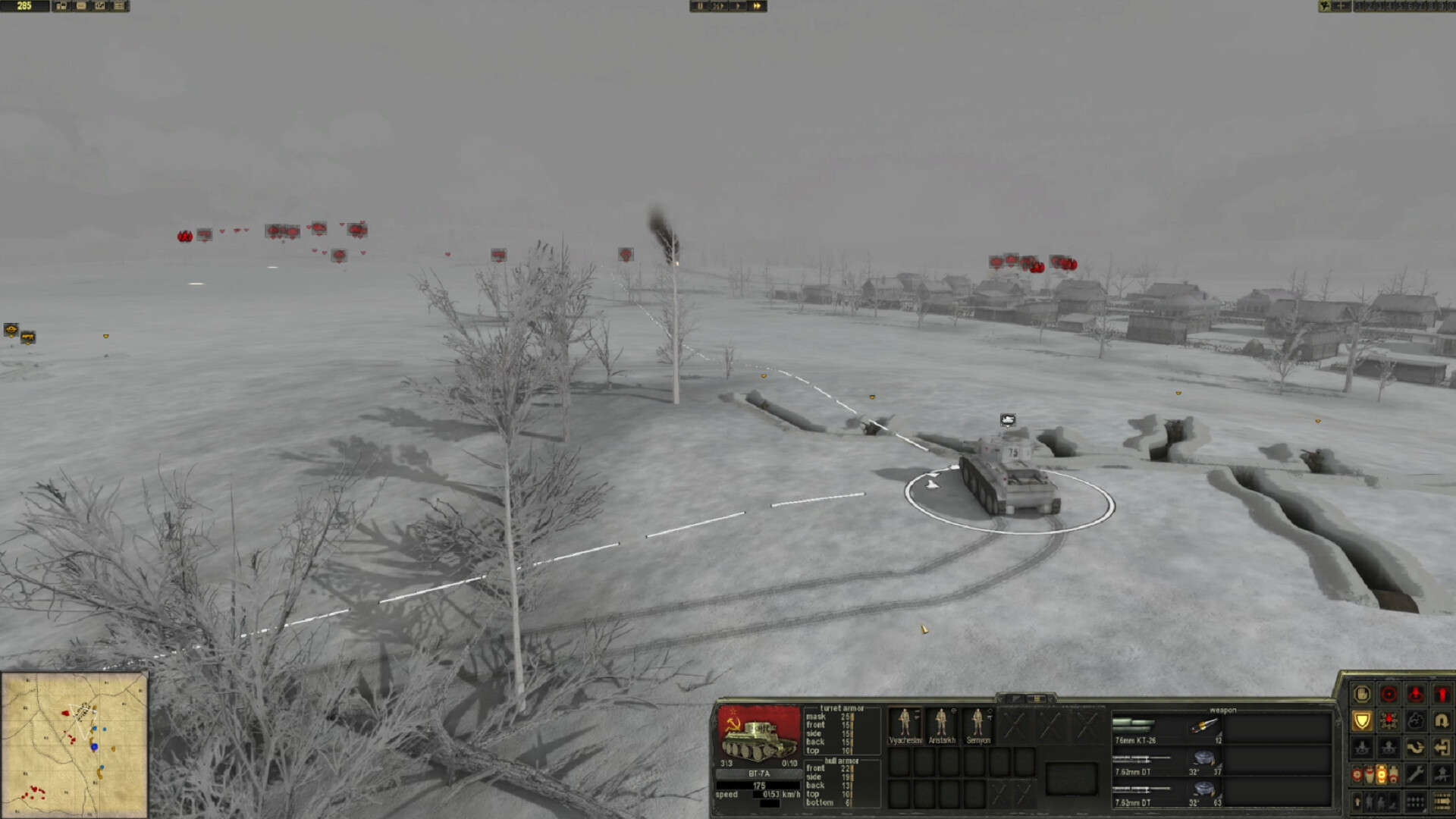This screenshot has height=819, width=1456.
Task: Enable the infantry stand posture toggle
Action: 1369,802
